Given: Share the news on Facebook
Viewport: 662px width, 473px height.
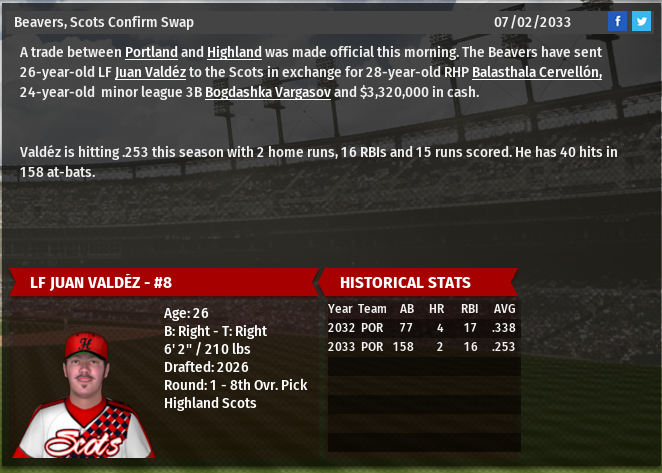Looking at the screenshot, I should [x=617, y=21].
